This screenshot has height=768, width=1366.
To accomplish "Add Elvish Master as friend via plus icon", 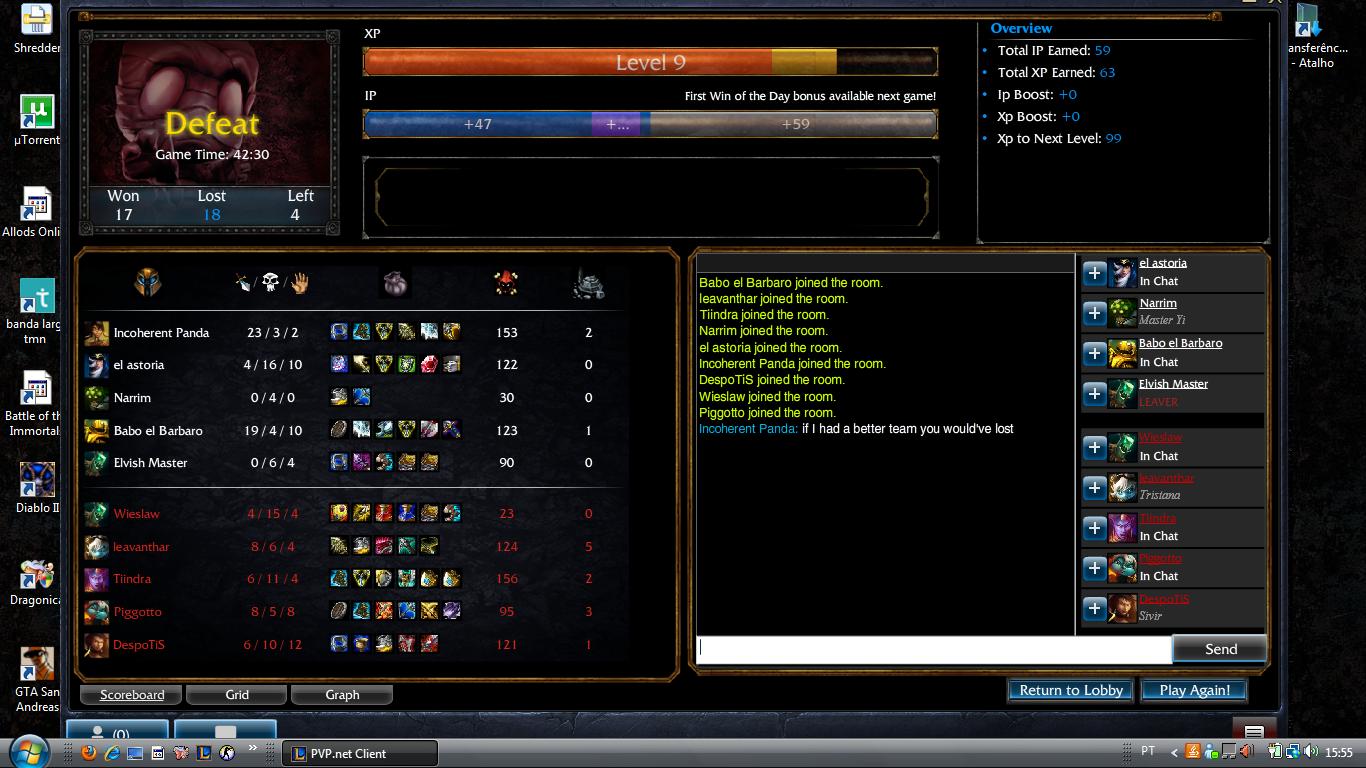I will [x=1094, y=393].
